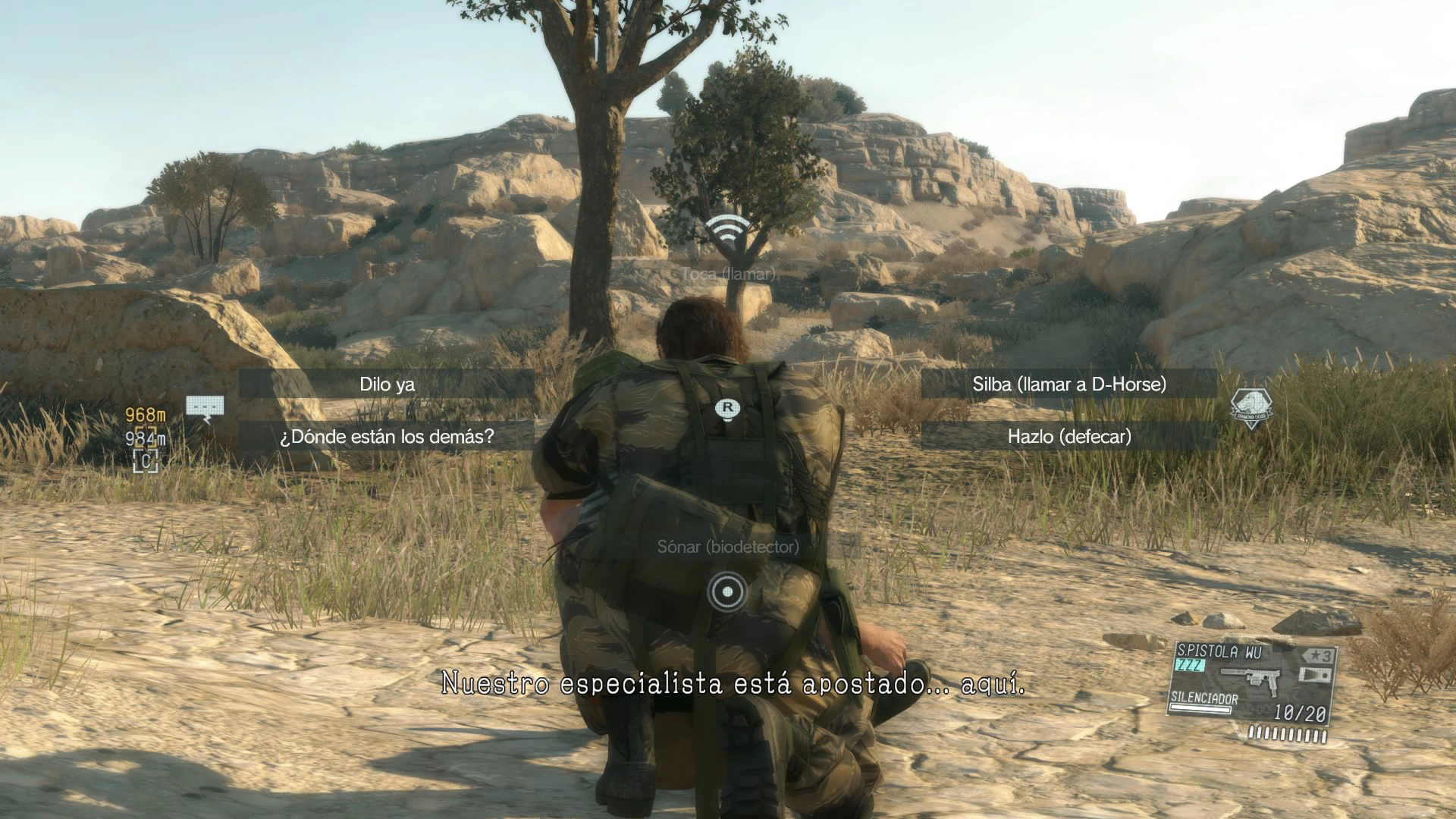Click the radio speech bubble icon
This screenshot has width=1456, height=819.
[205, 408]
